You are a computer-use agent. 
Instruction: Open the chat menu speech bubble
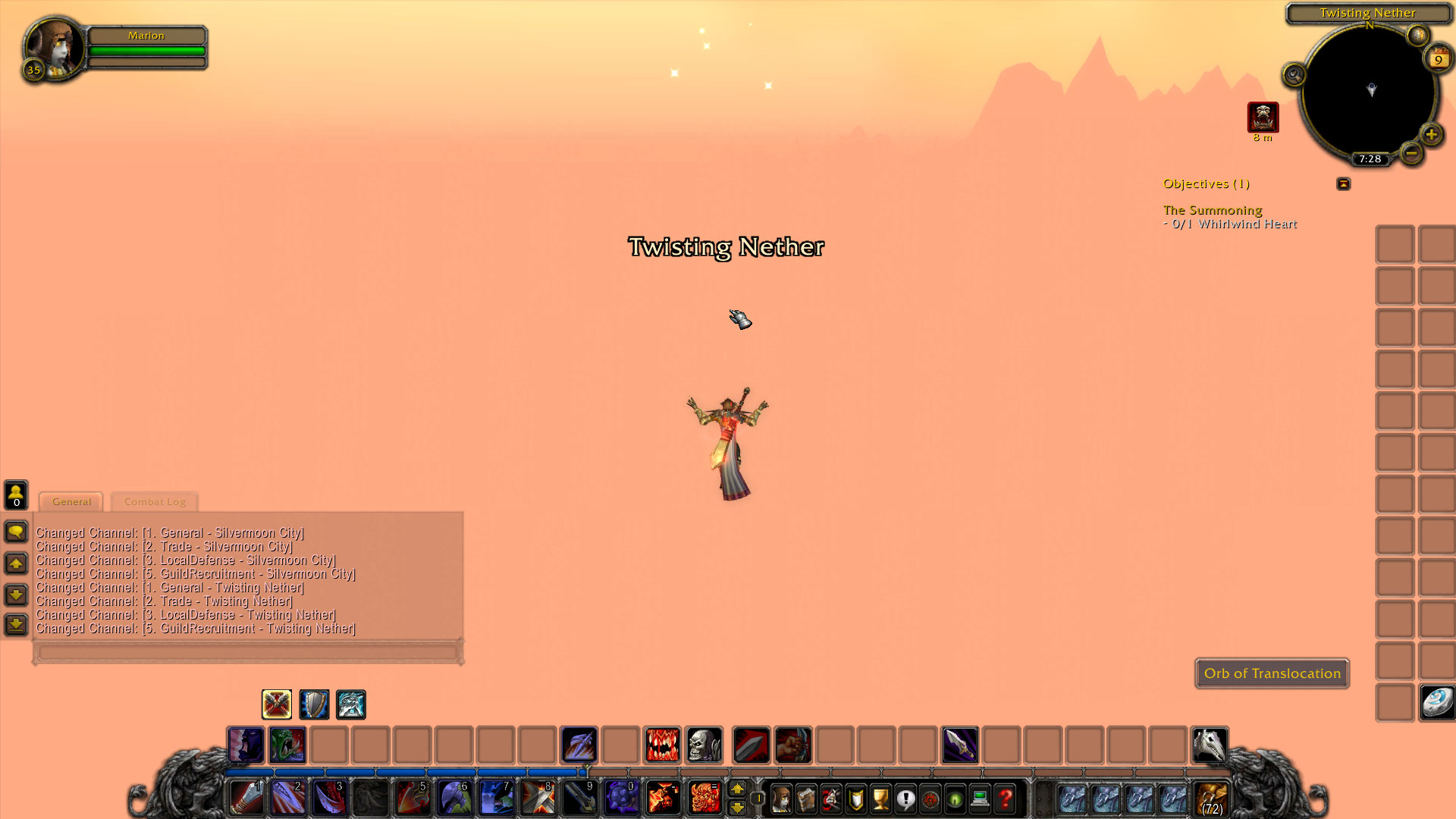(x=15, y=532)
